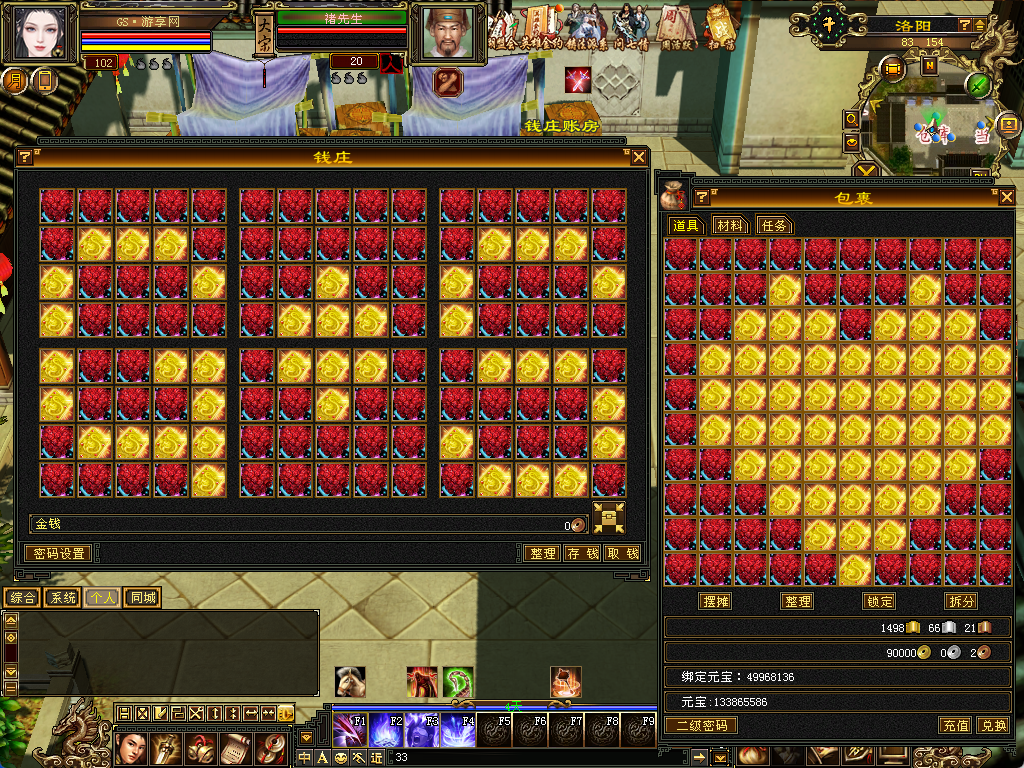This screenshot has height=768, width=1024.
Task: Click the player's portrait
Action: [42, 33]
